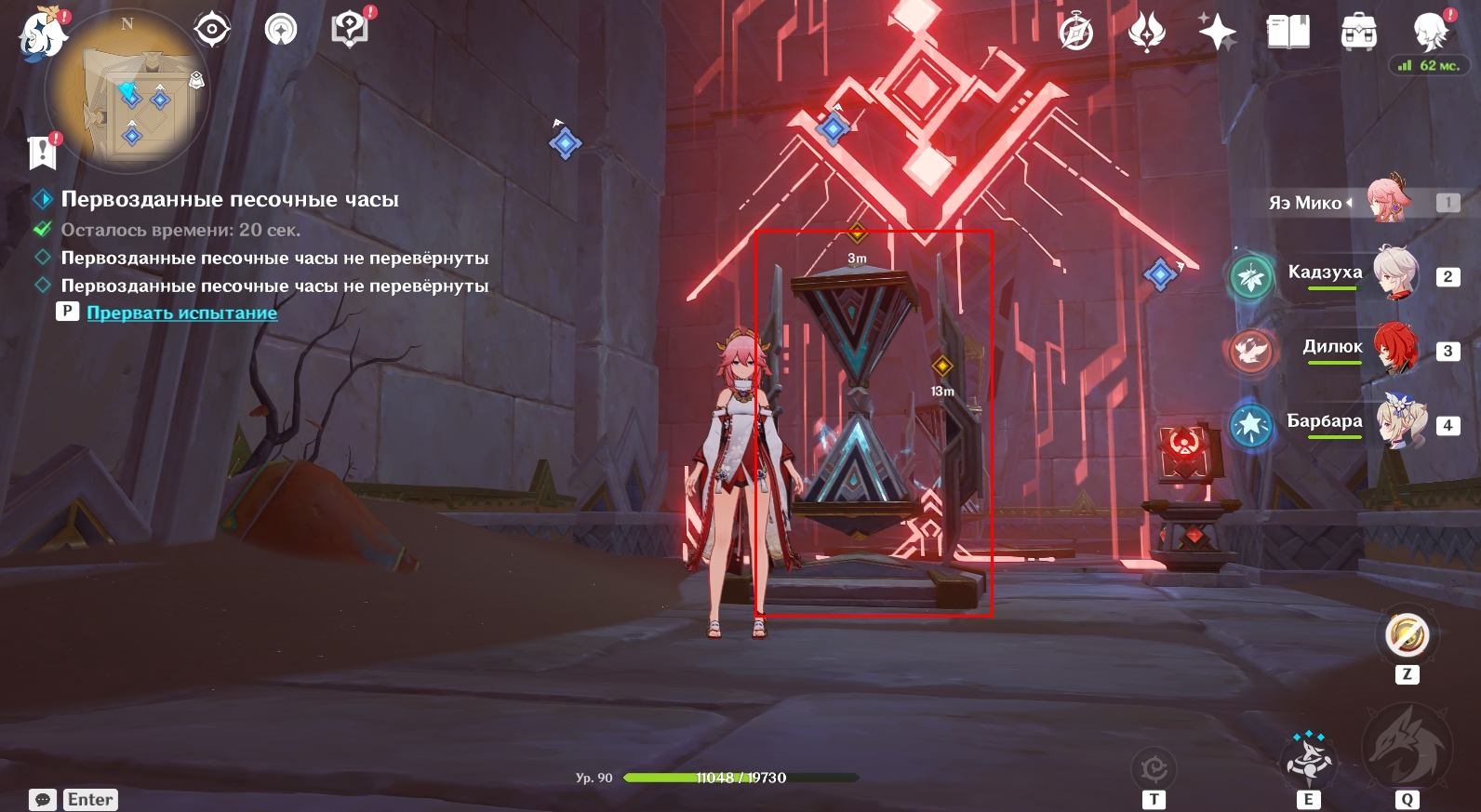
Task: Trigger the fox elemental burst icon
Action: tap(1406, 747)
